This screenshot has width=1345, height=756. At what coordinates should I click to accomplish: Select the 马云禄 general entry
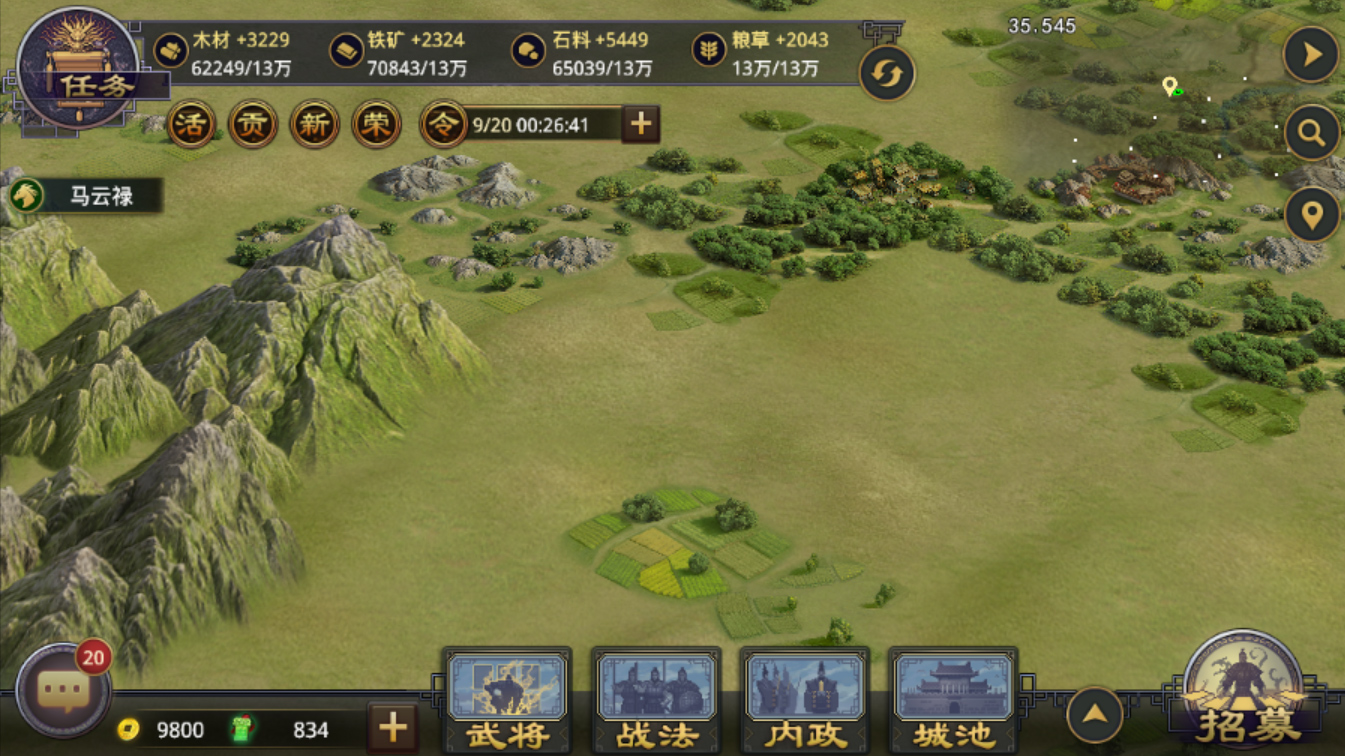[84, 196]
